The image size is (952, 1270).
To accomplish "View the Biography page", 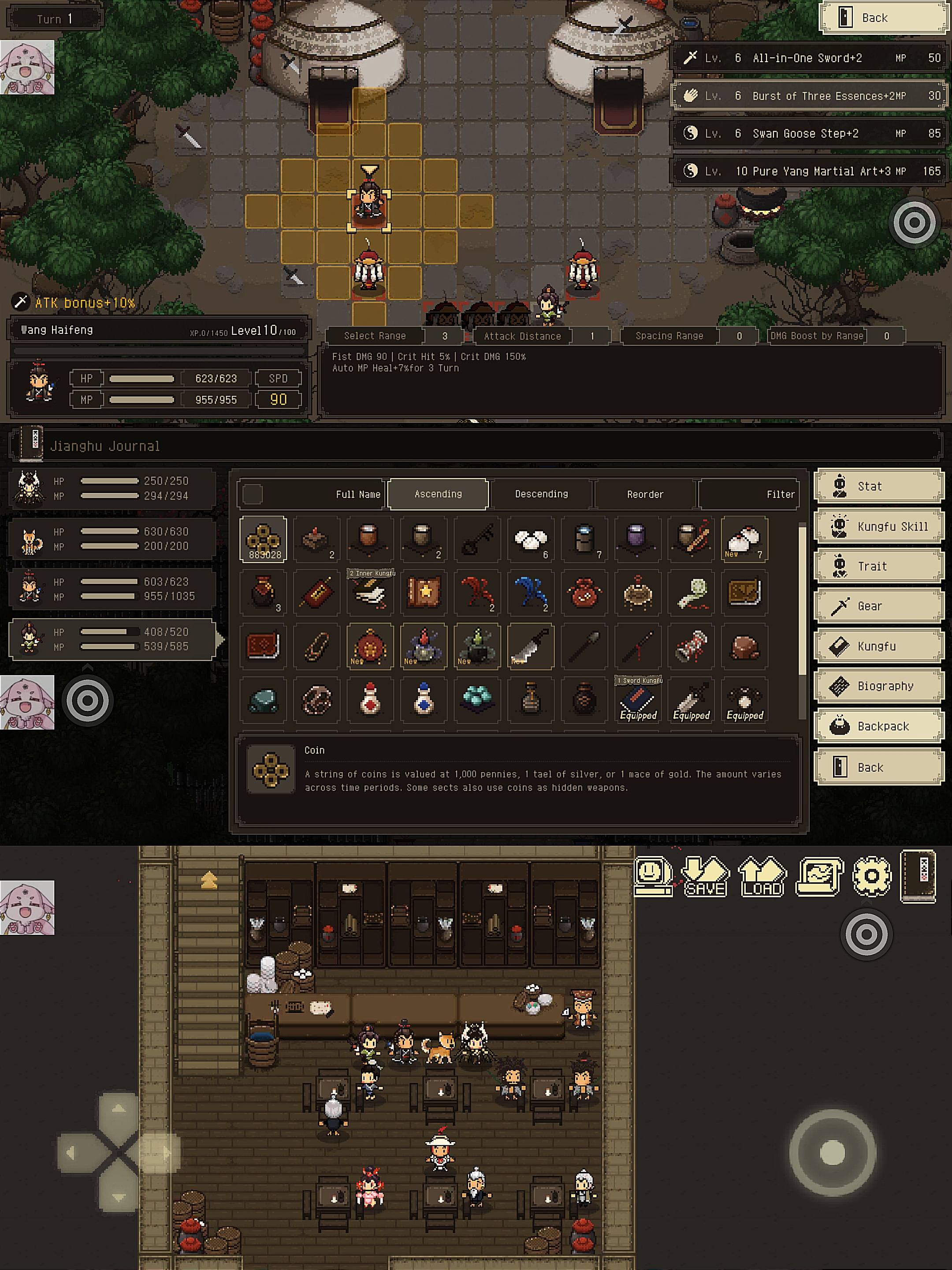I will (878, 686).
